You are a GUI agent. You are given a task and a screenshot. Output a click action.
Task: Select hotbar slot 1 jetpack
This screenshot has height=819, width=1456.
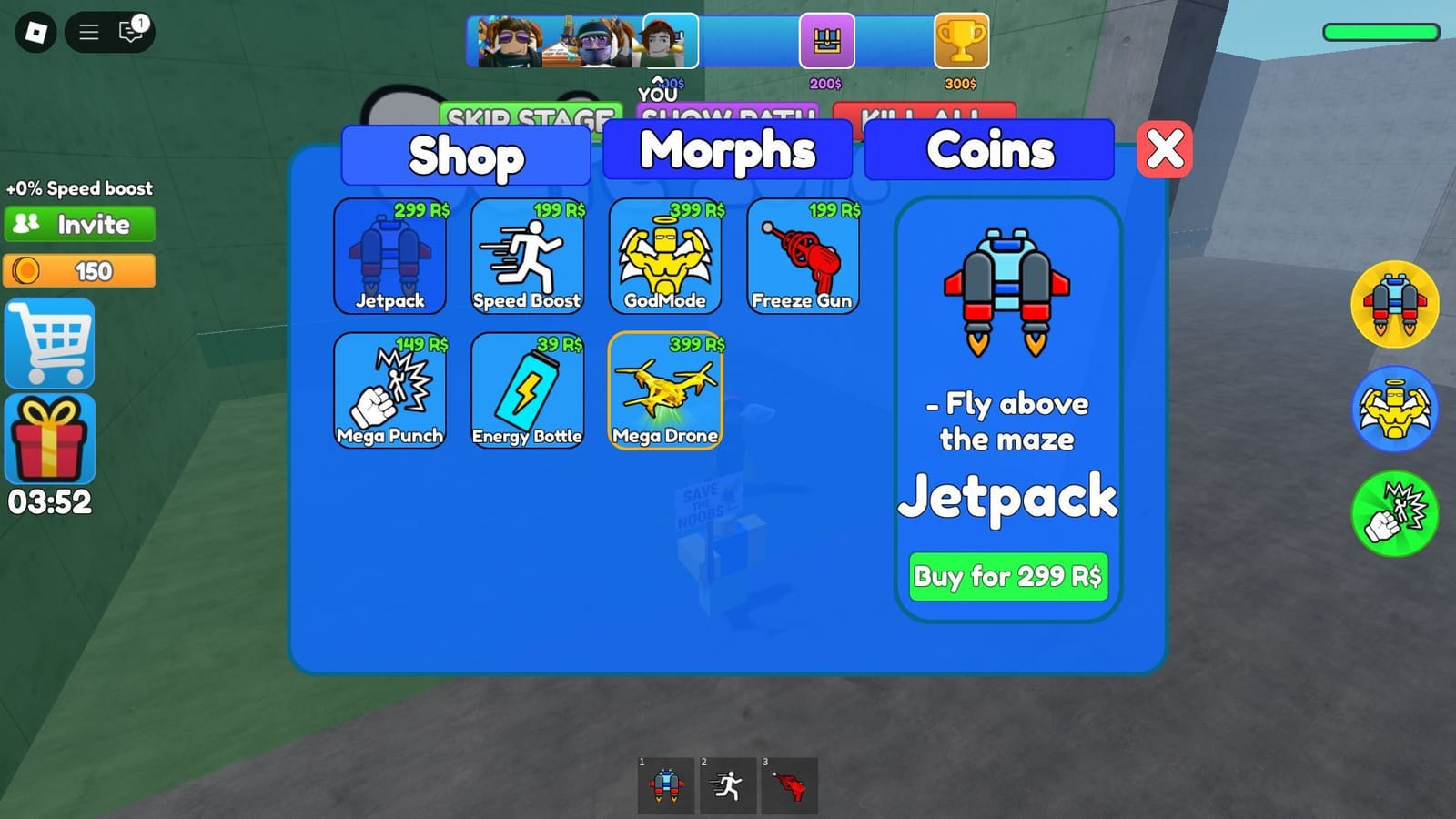[667, 785]
